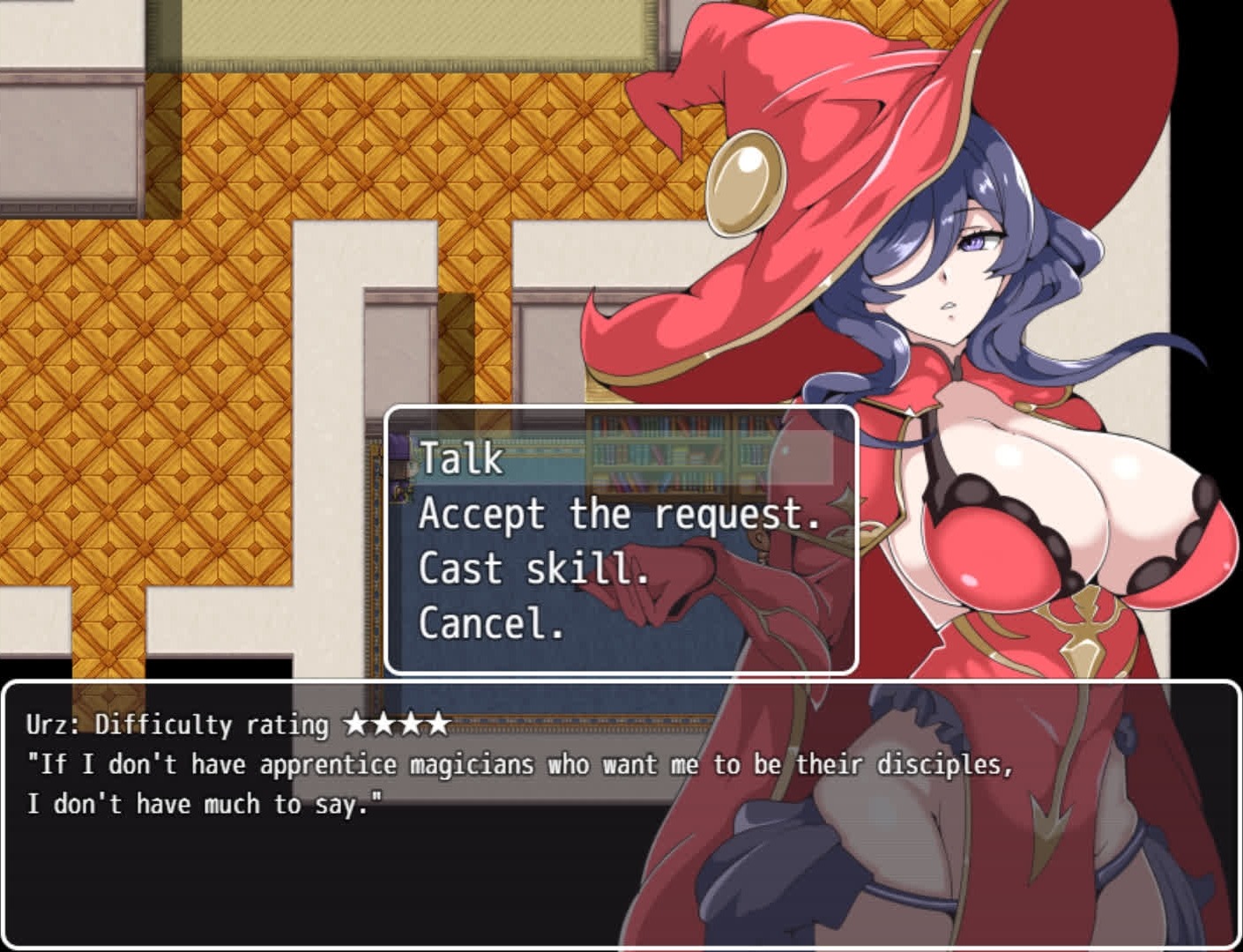Pick the "Cast skill." choice
The height and width of the screenshot is (952, 1243).
[x=533, y=569]
